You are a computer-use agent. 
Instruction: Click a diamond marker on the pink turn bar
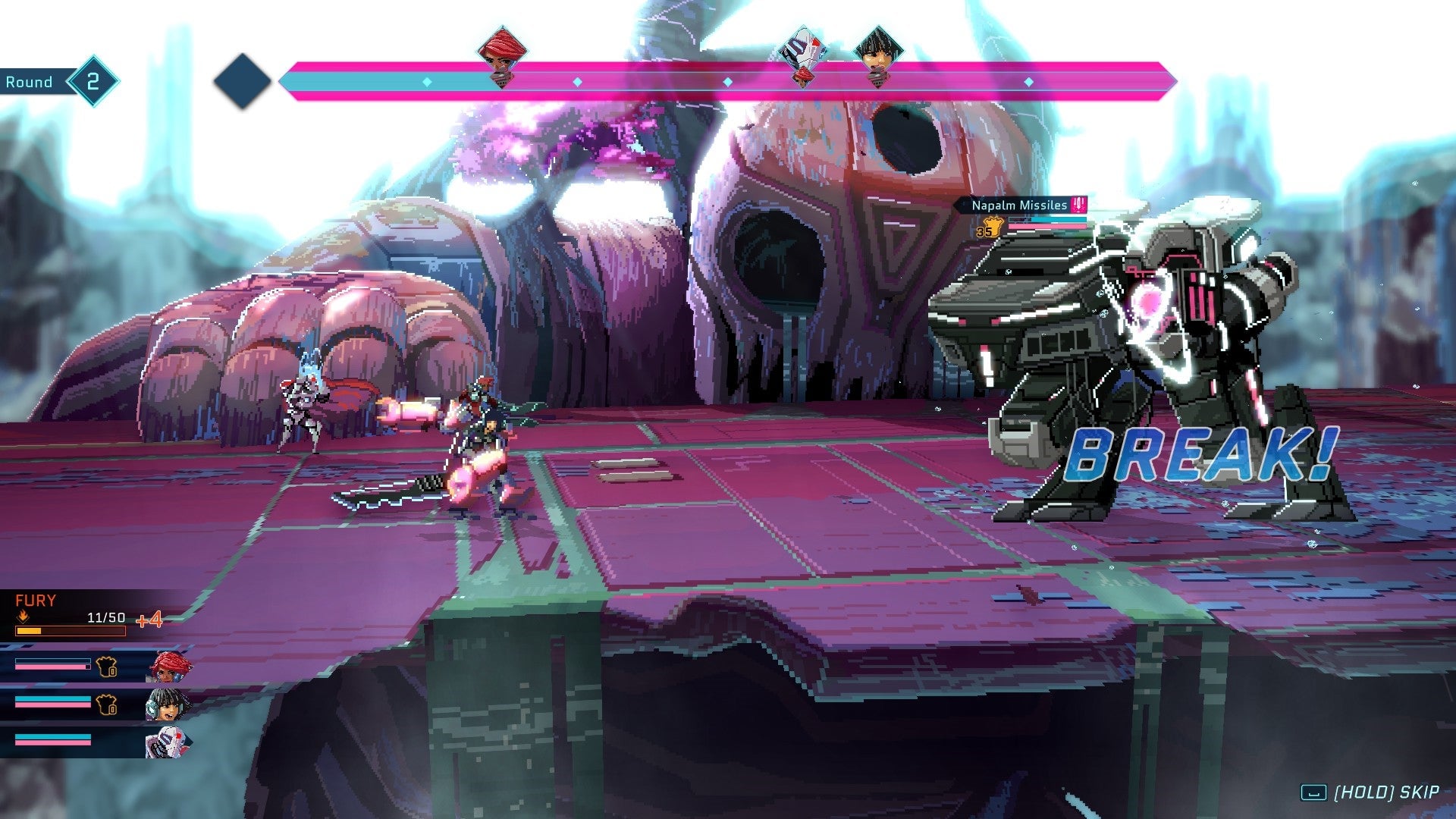click(579, 81)
